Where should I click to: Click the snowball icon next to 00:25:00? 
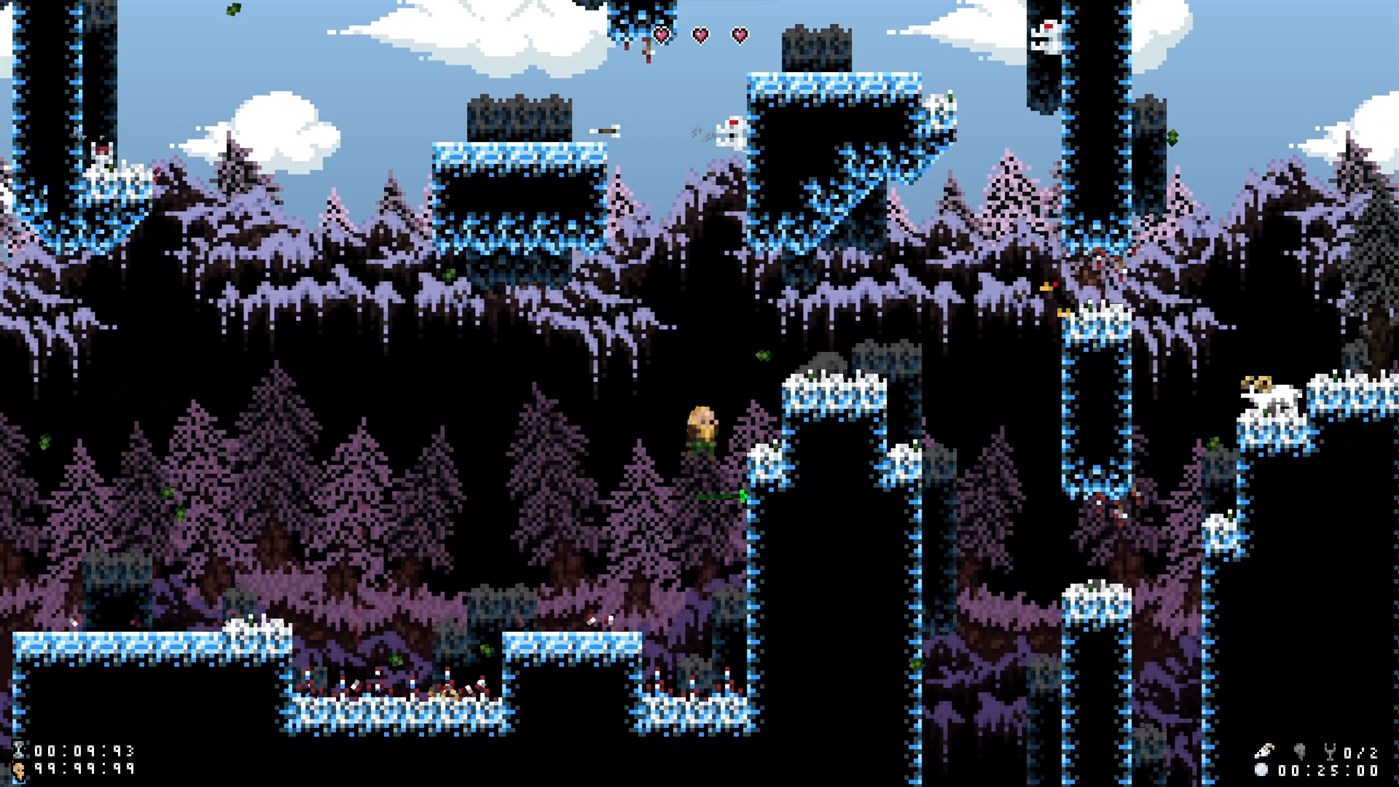click(x=1261, y=770)
